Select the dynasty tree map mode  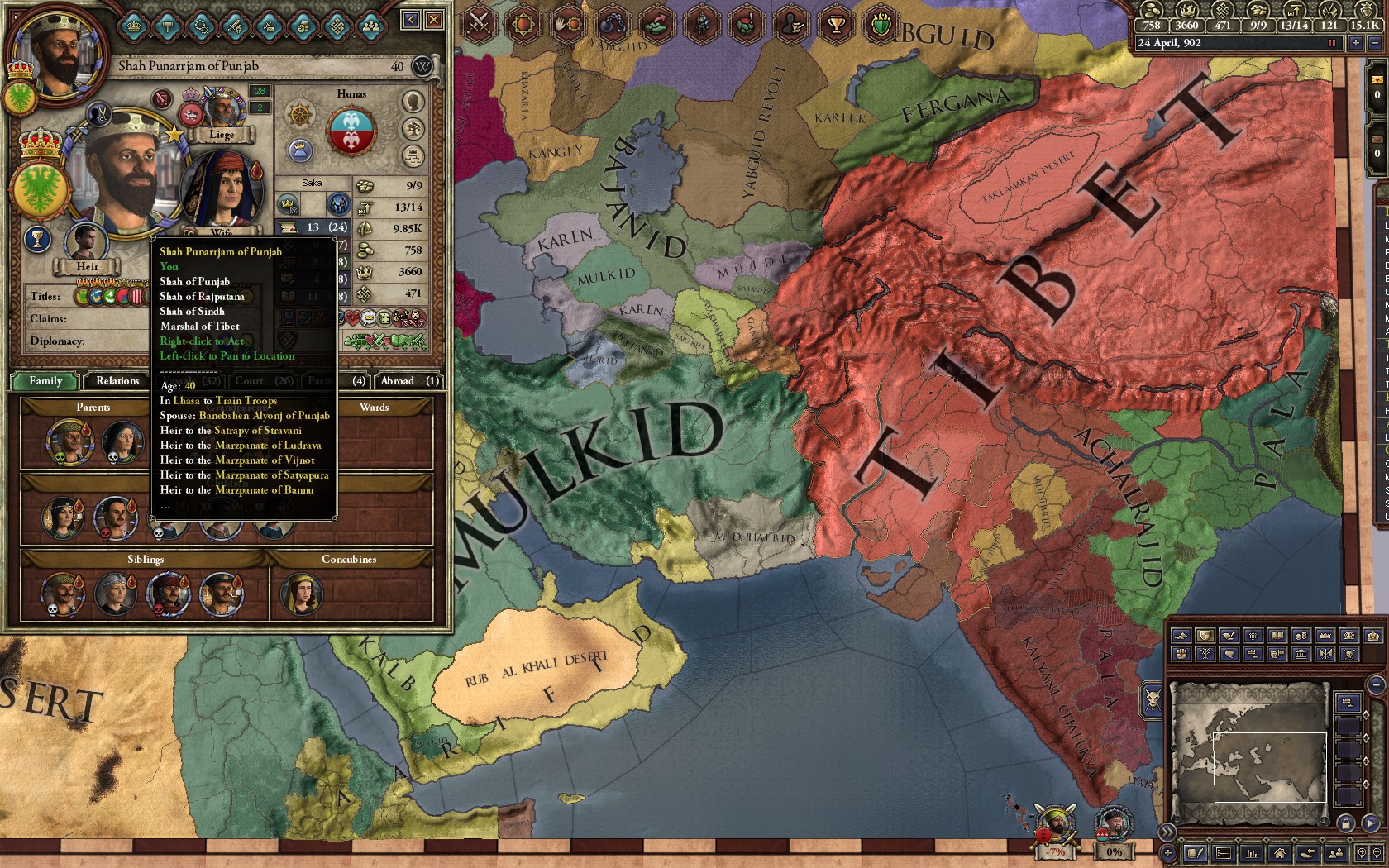[x=1205, y=654]
